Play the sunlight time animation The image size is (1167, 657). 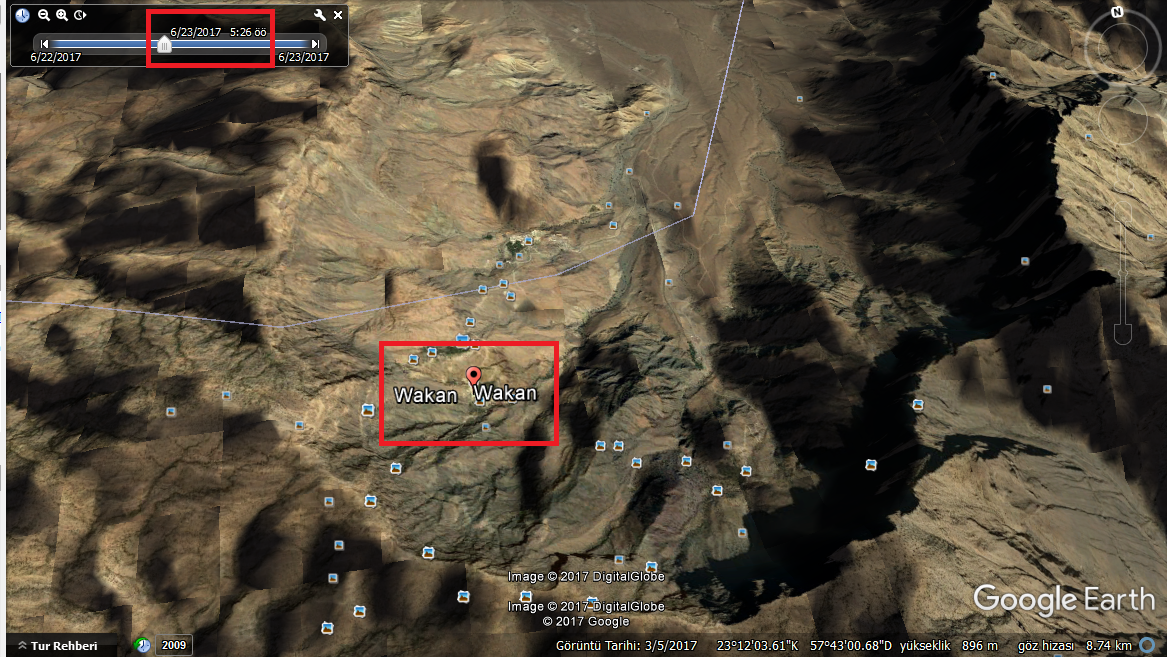click(80, 15)
